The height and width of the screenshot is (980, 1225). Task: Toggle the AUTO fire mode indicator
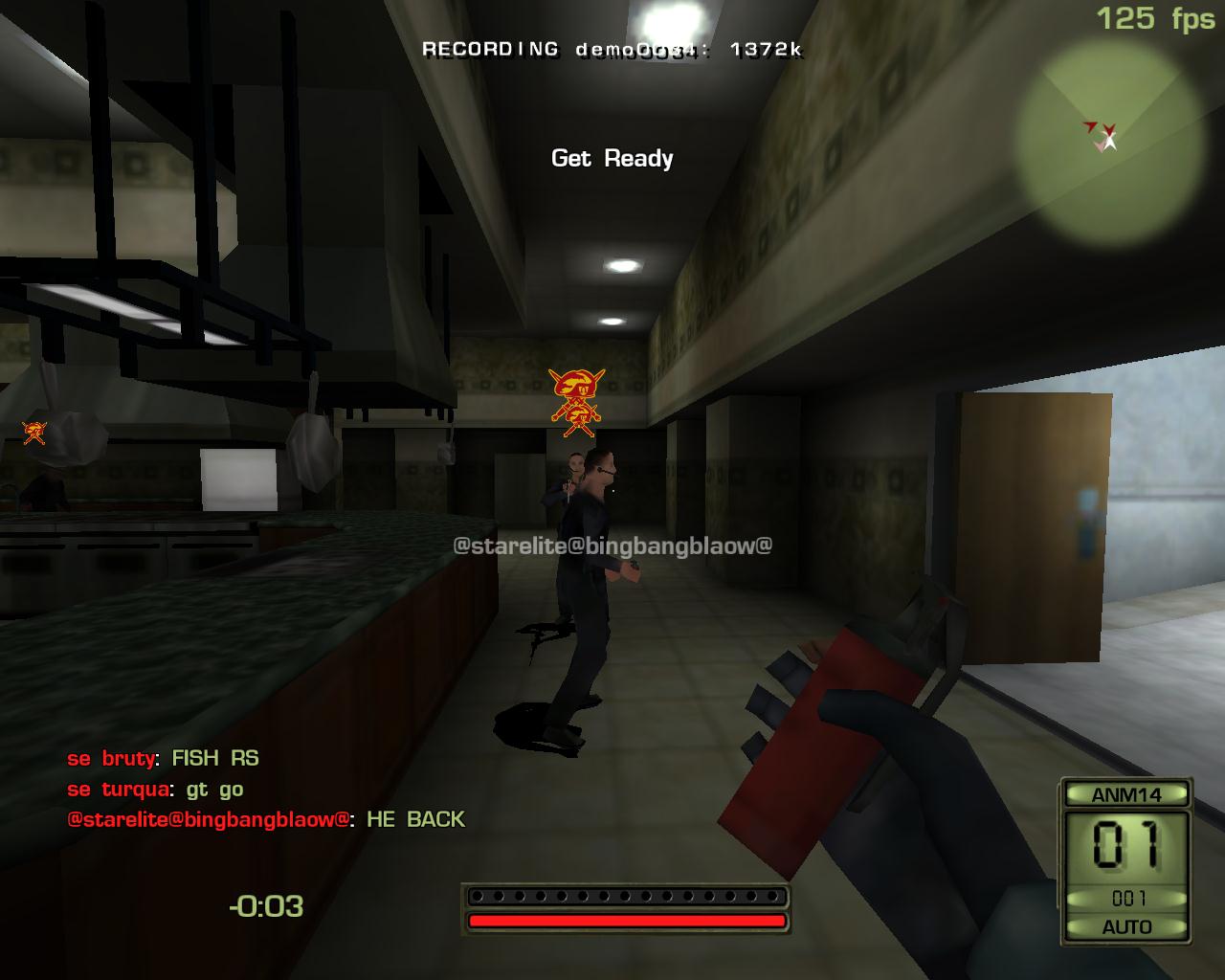[x=1126, y=926]
